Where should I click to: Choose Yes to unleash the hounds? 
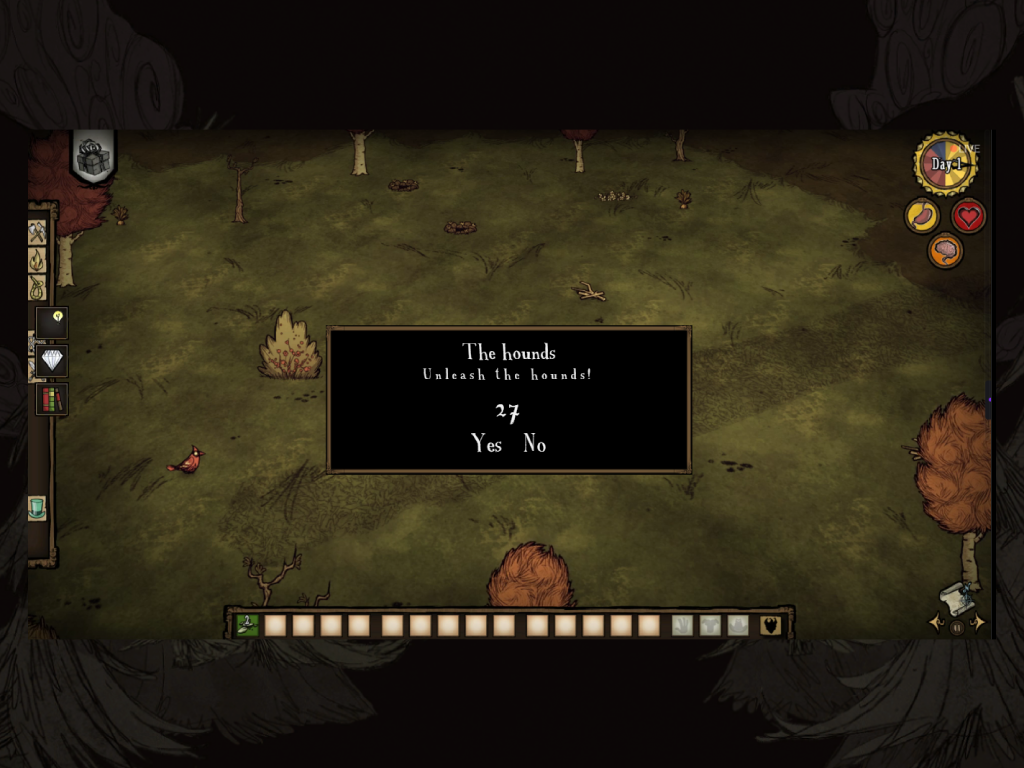pos(487,444)
